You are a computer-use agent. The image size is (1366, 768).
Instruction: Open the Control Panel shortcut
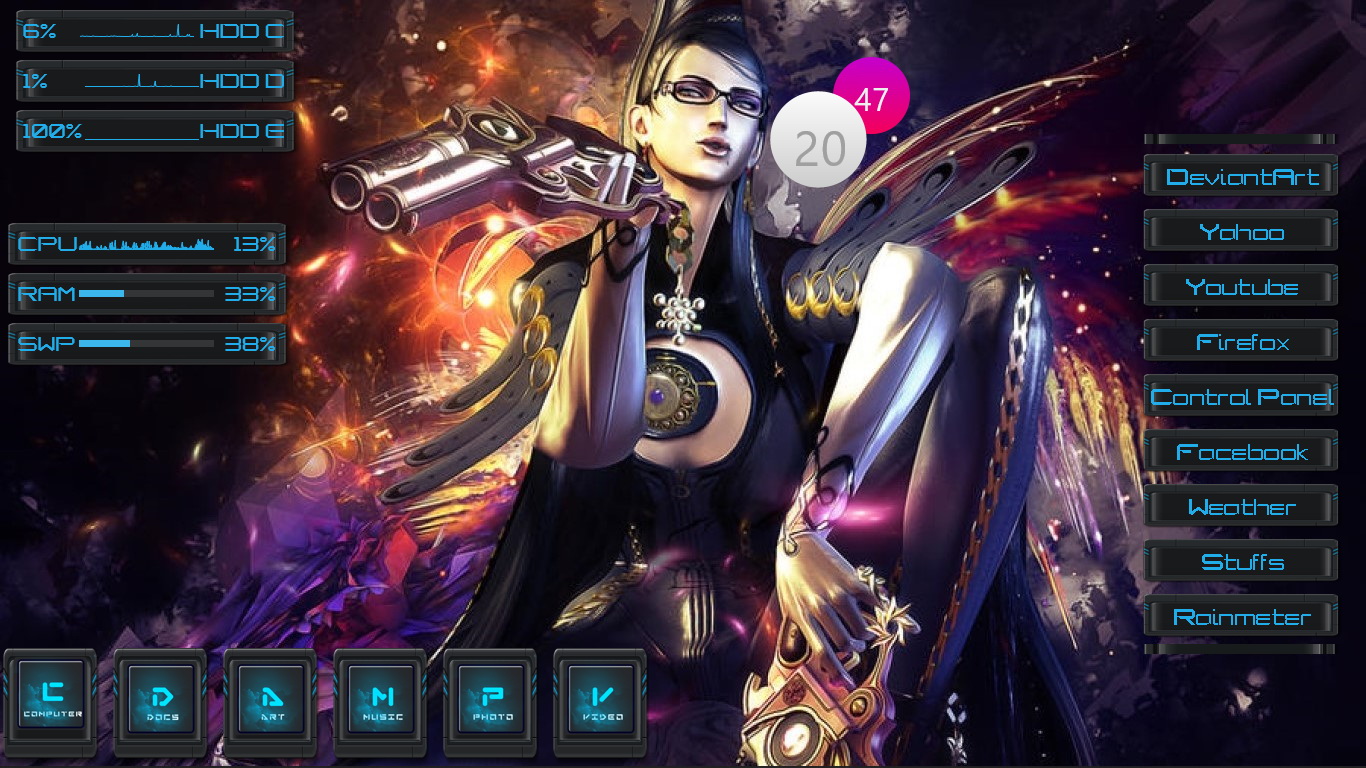click(x=1240, y=396)
